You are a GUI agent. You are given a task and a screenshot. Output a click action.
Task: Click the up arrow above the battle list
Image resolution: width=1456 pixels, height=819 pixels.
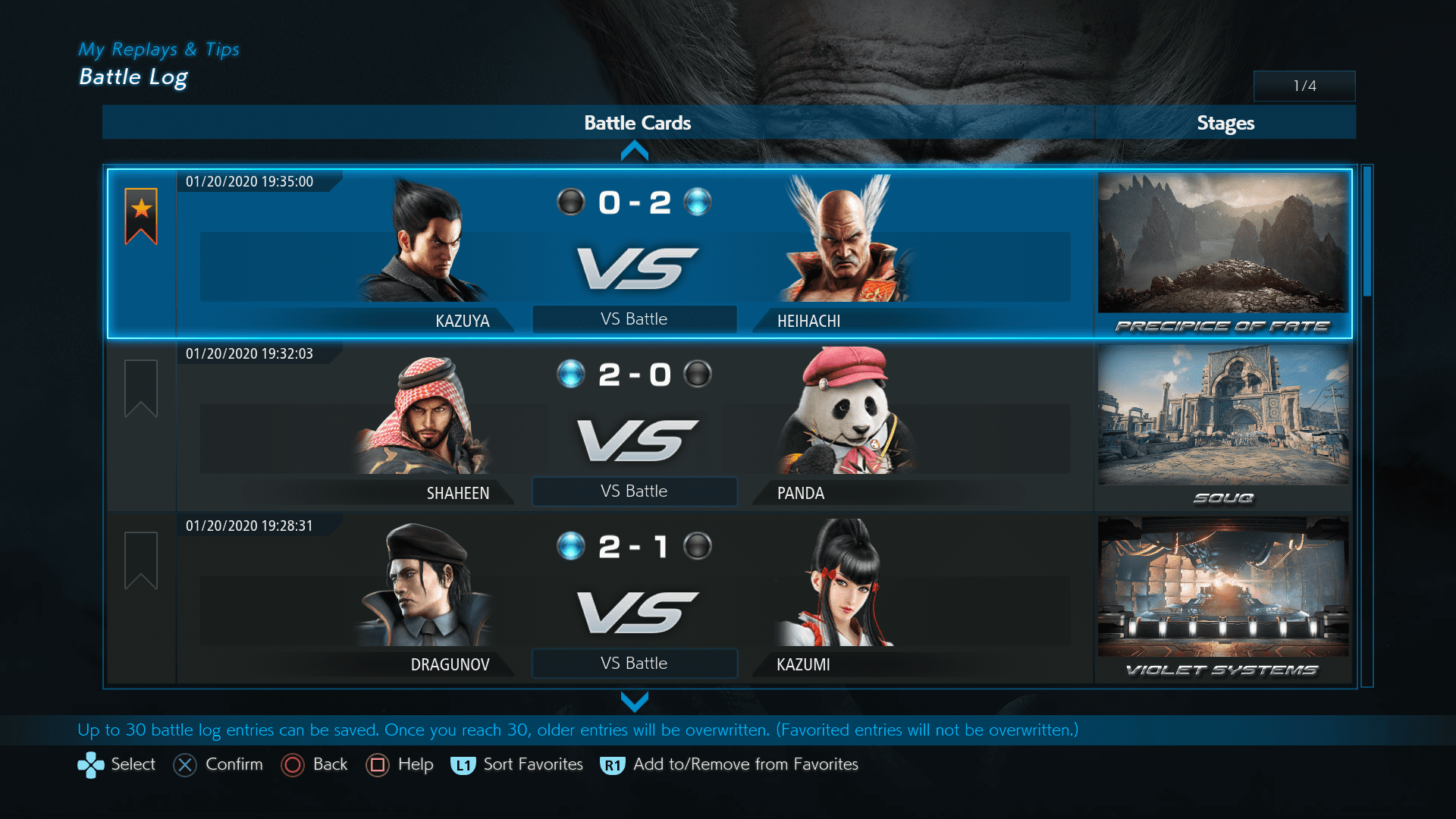coord(635,152)
